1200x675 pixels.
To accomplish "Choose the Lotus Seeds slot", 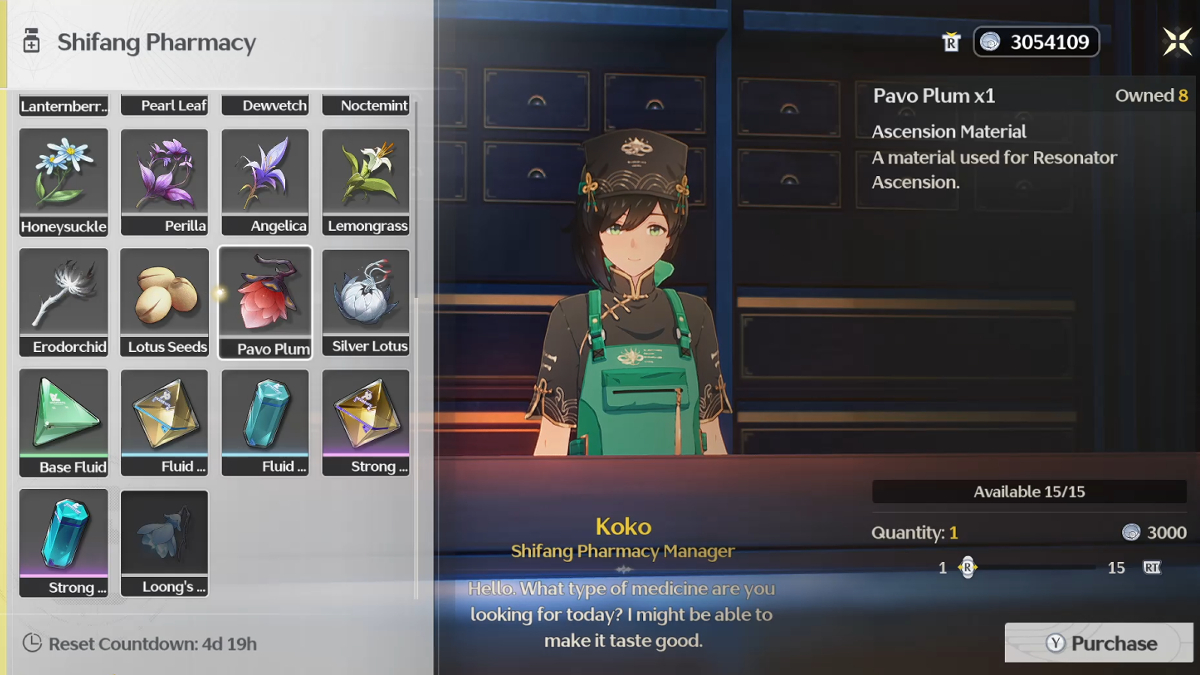I will [x=164, y=302].
